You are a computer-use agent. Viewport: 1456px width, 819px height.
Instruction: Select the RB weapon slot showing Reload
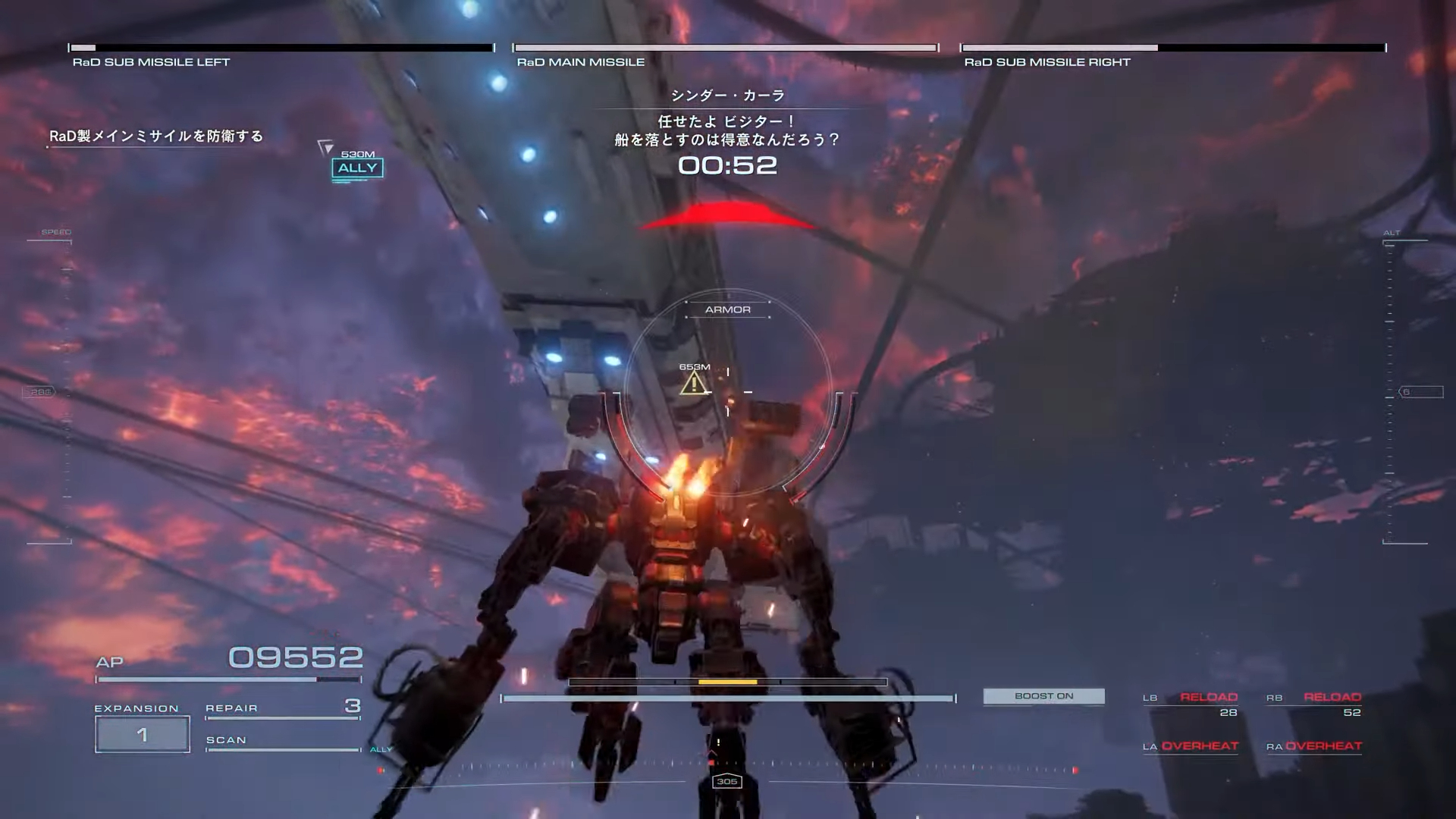[x=1314, y=704]
